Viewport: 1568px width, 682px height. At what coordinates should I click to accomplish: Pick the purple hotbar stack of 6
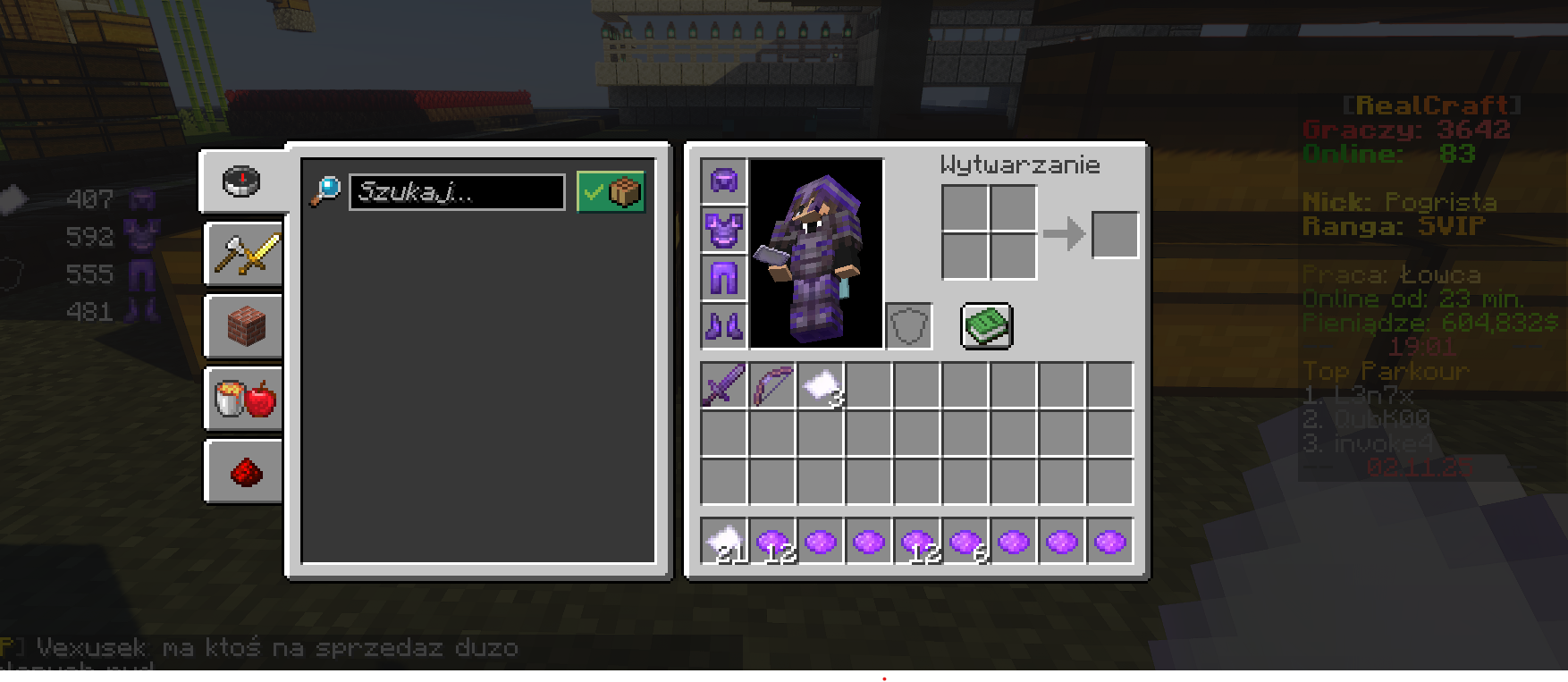[x=965, y=542]
